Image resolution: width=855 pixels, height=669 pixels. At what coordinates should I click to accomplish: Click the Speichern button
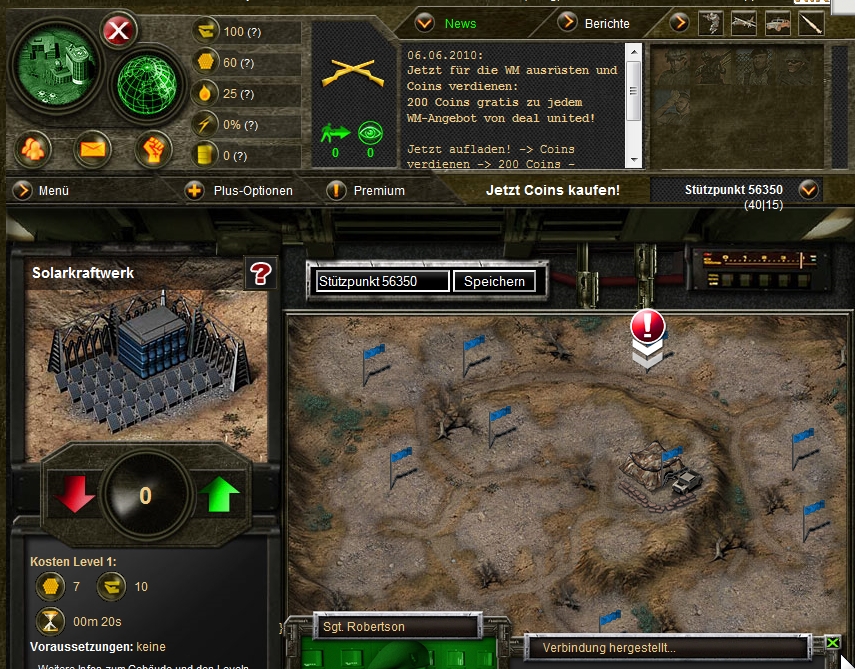coord(494,282)
